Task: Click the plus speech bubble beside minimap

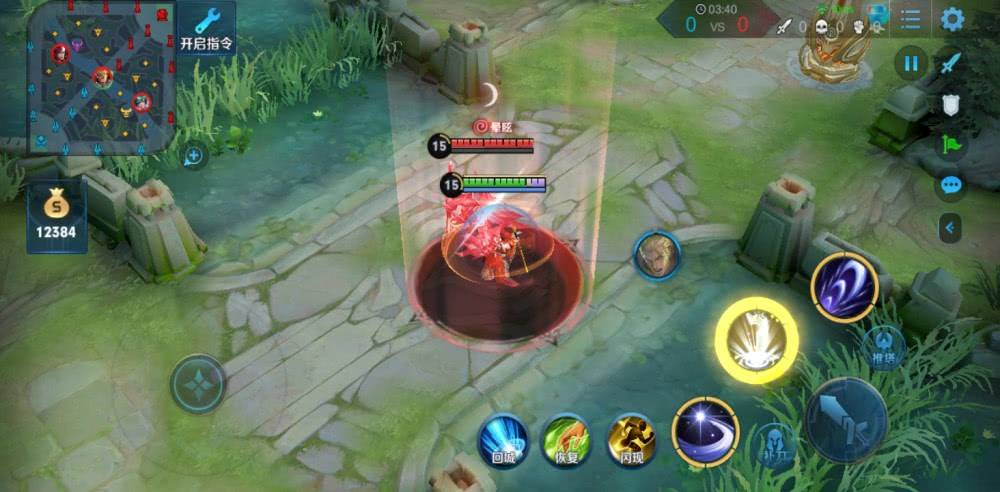Action: pos(194,155)
